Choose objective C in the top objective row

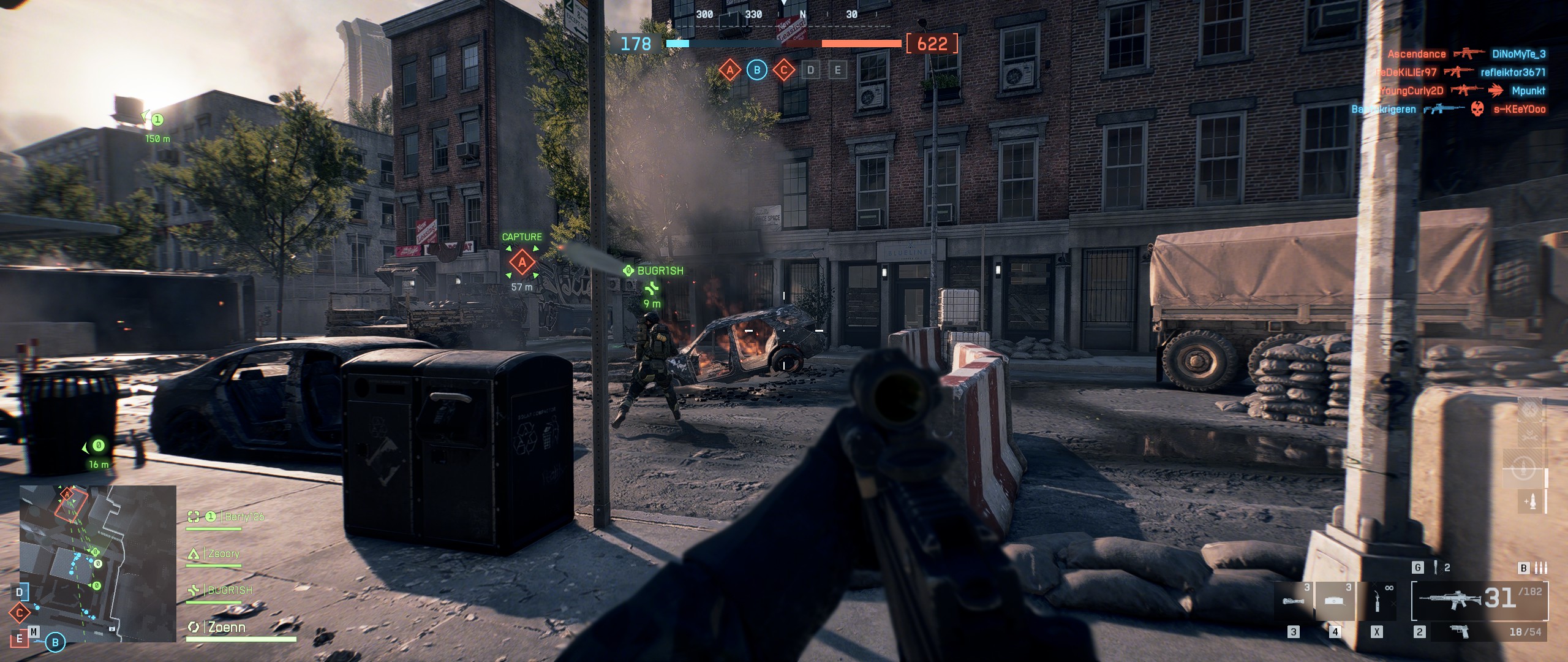(x=783, y=70)
